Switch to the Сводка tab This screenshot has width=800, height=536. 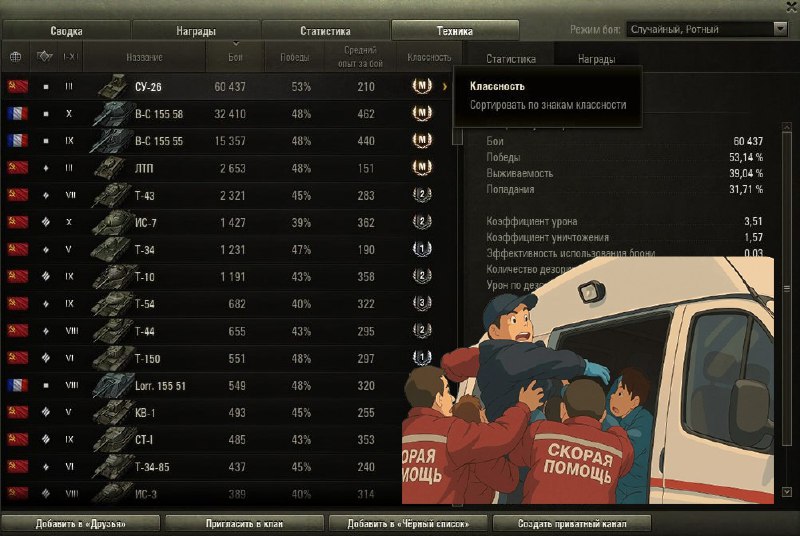pos(66,31)
